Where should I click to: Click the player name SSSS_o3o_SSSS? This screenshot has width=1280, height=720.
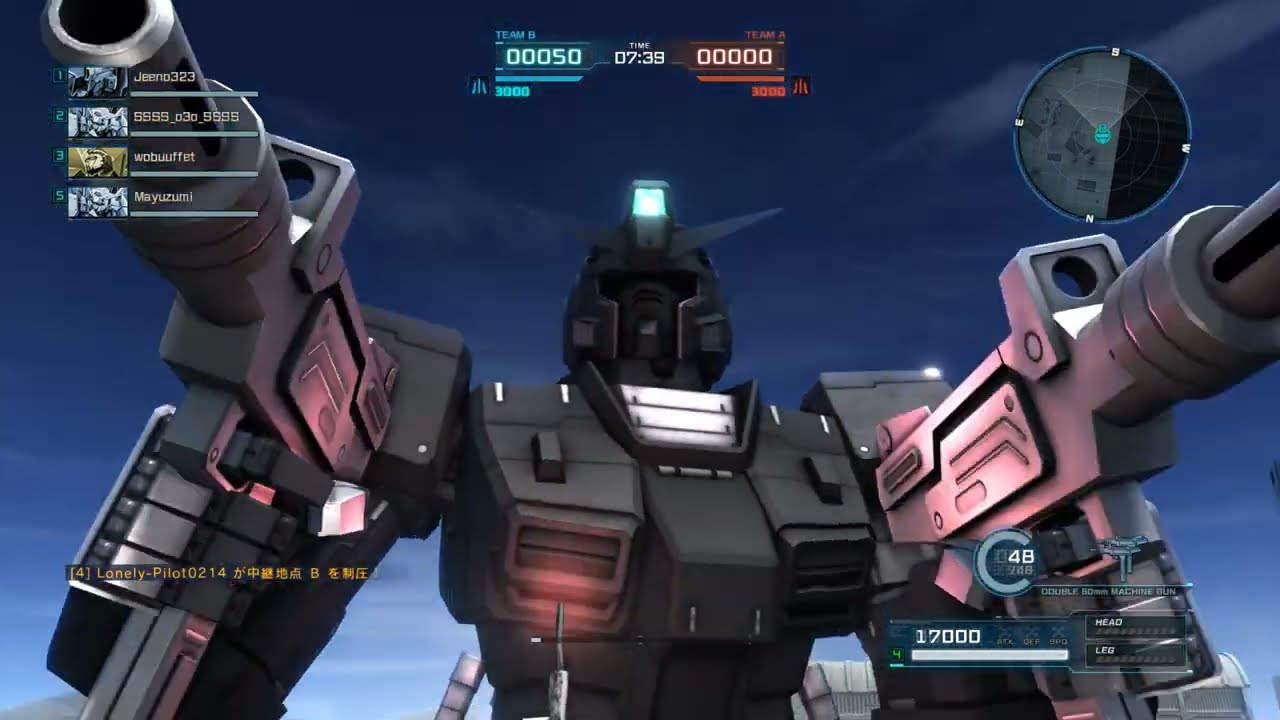[187, 119]
